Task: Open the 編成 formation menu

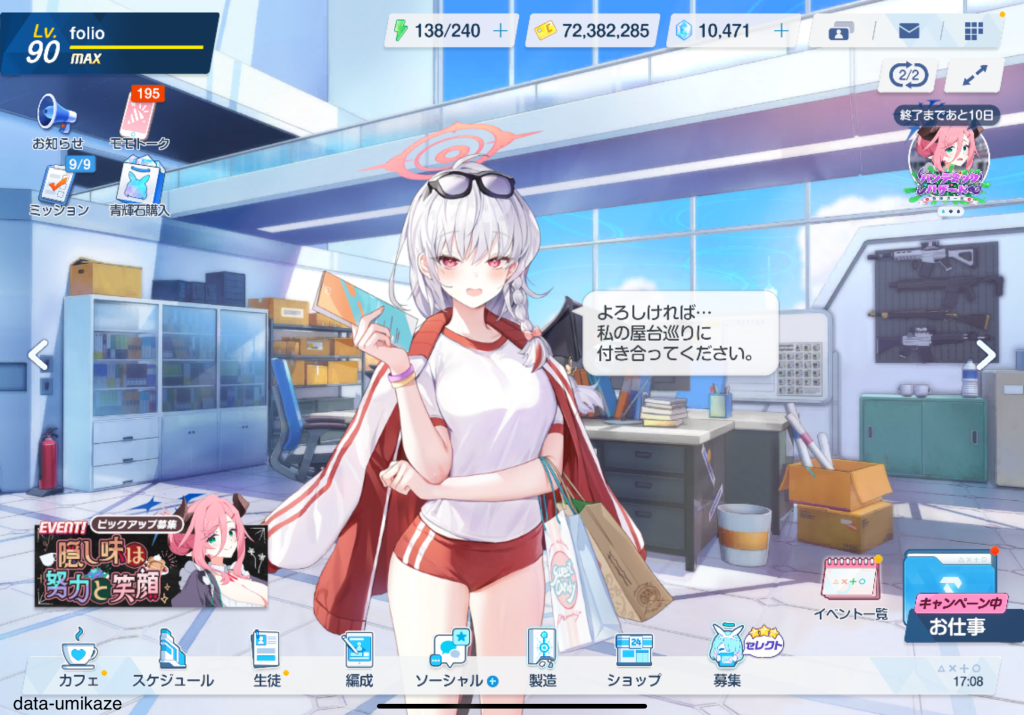Action: click(357, 658)
